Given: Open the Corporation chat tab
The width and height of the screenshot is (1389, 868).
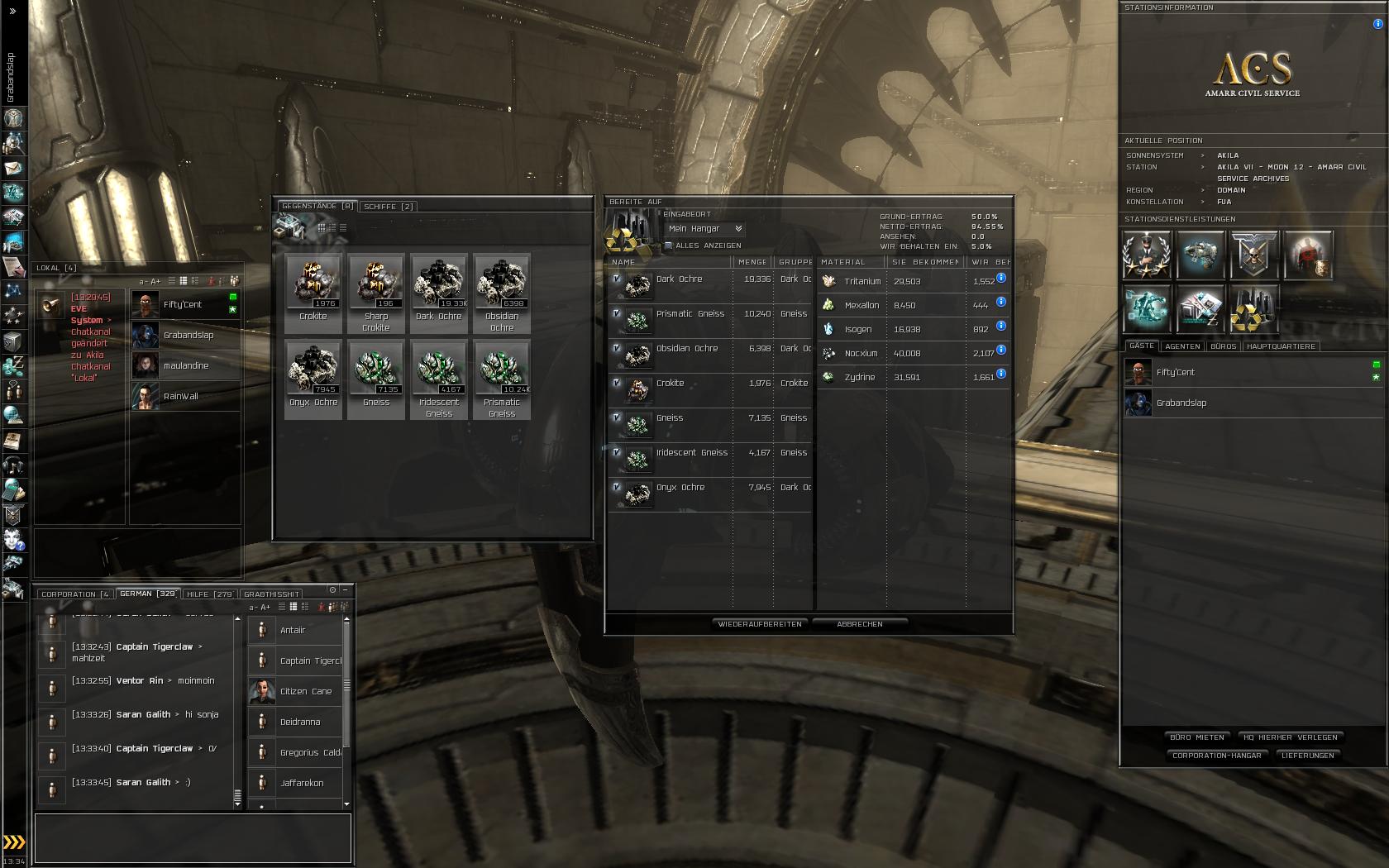Looking at the screenshot, I should point(74,594).
